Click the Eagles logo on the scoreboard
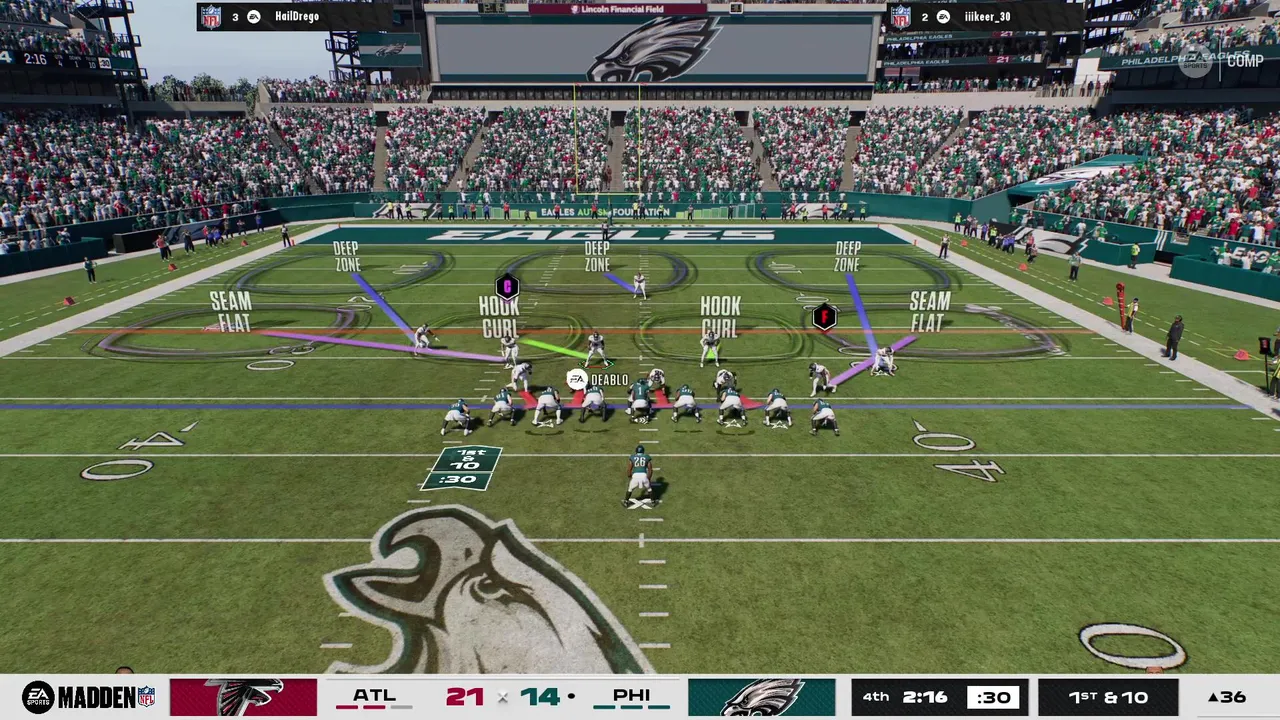This screenshot has height=720, width=1280. coord(761,697)
